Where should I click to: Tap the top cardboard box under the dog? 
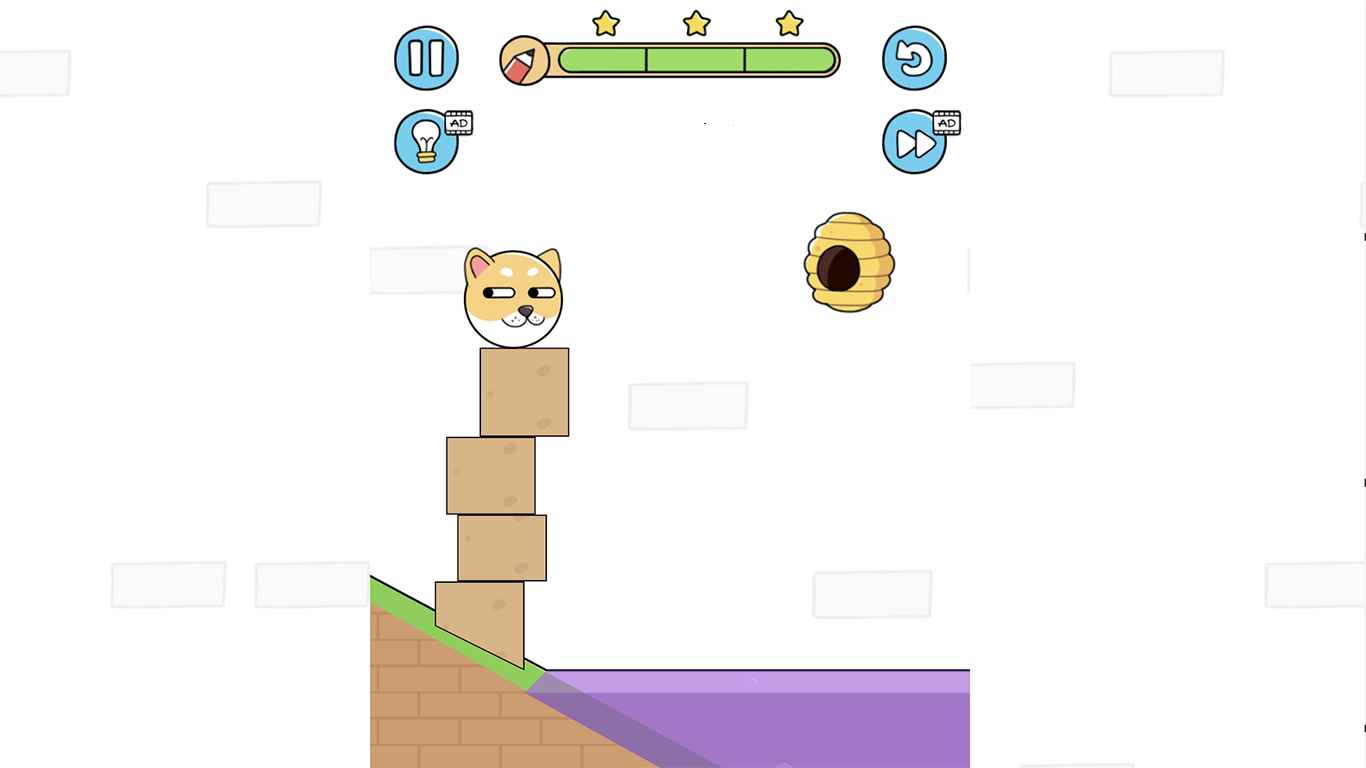pyautogui.click(x=524, y=392)
